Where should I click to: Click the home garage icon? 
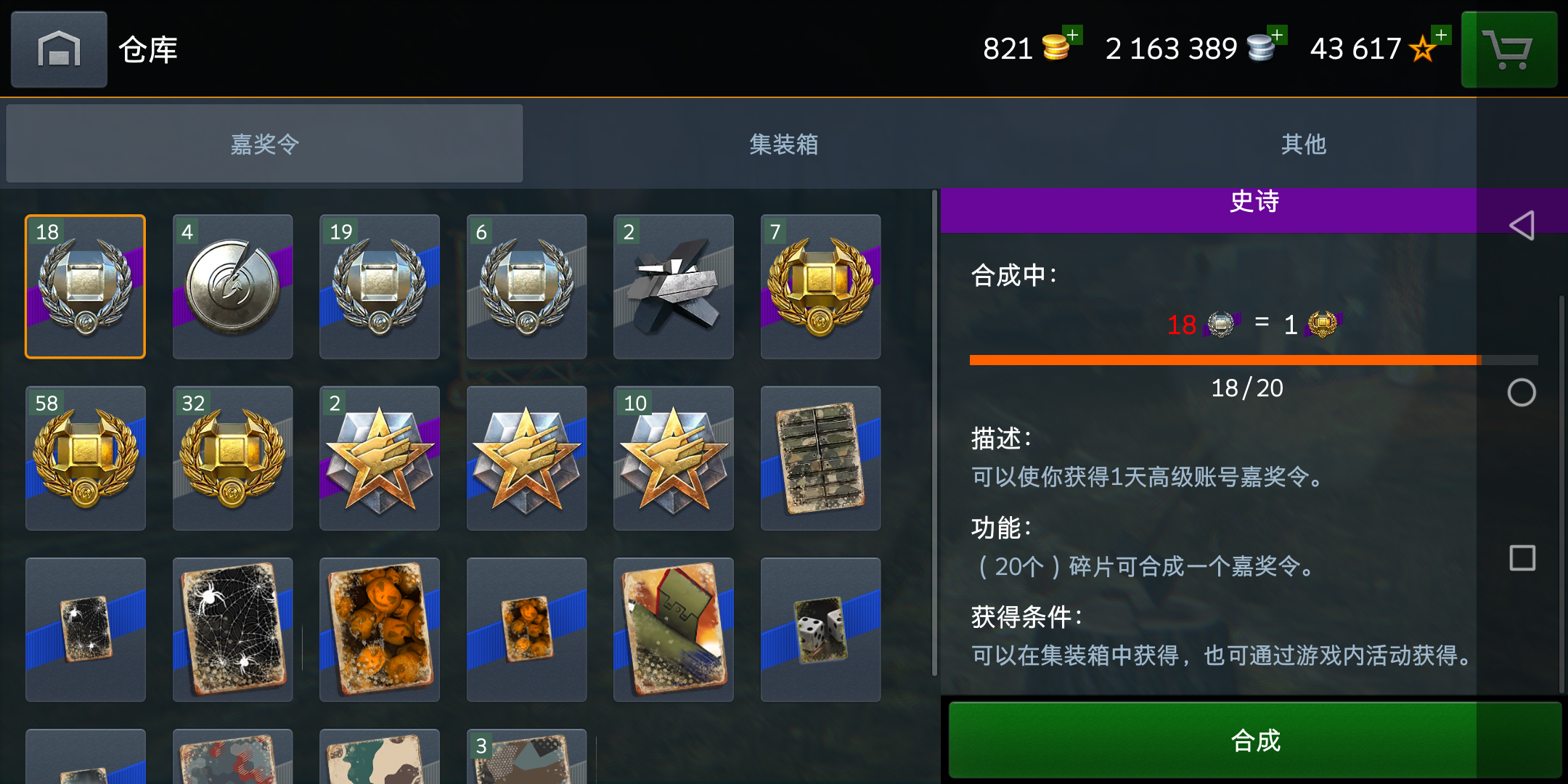58,49
